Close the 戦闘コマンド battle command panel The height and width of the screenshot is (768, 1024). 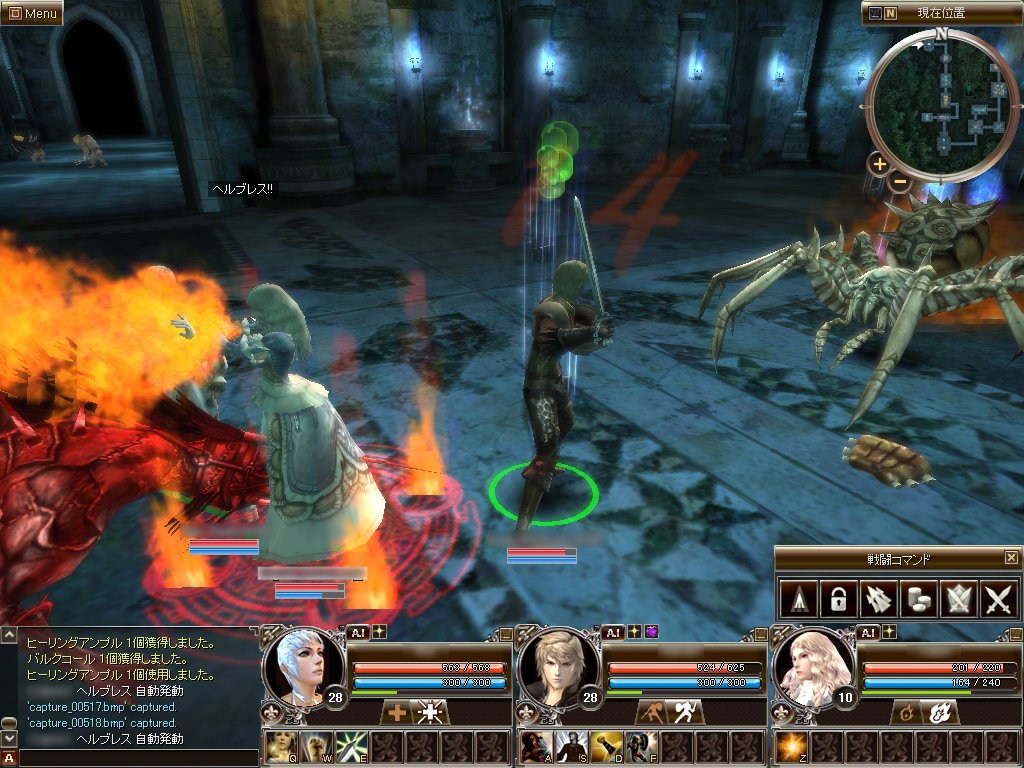click(x=1011, y=558)
